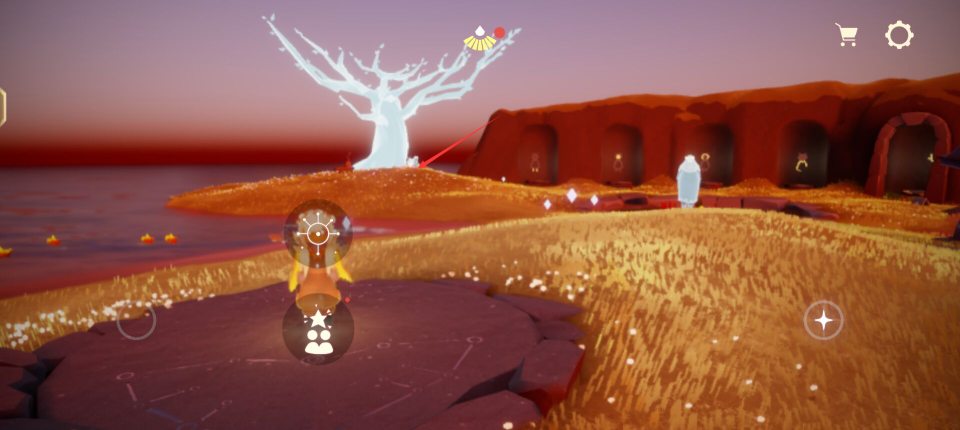The width and height of the screenshot is (960, 430).
Task: Tap the four-point star action button
Action: (x=823, y=320)
